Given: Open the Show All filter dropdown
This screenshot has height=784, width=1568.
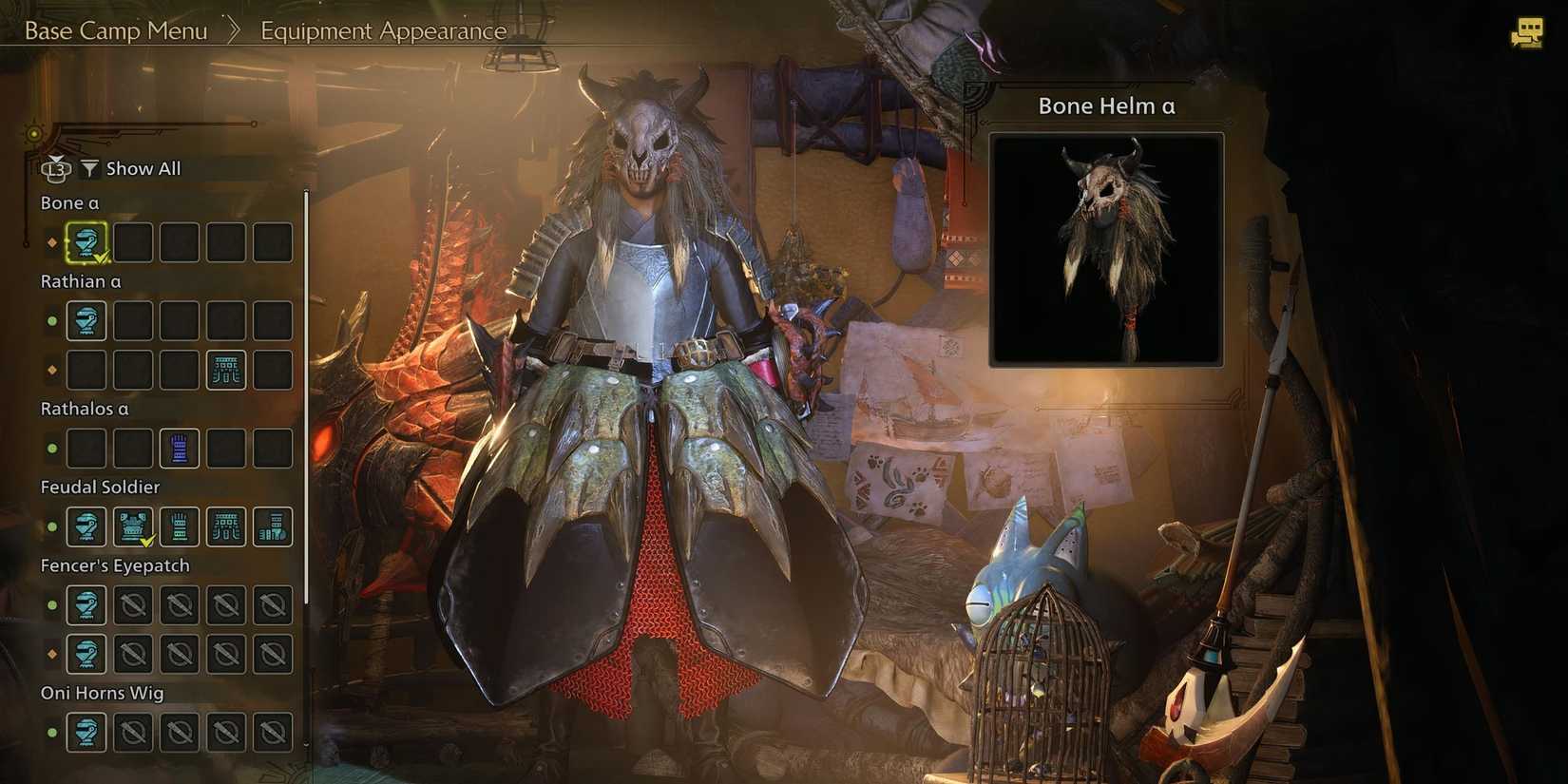Looking at the screenshot, I should (143, 168).
